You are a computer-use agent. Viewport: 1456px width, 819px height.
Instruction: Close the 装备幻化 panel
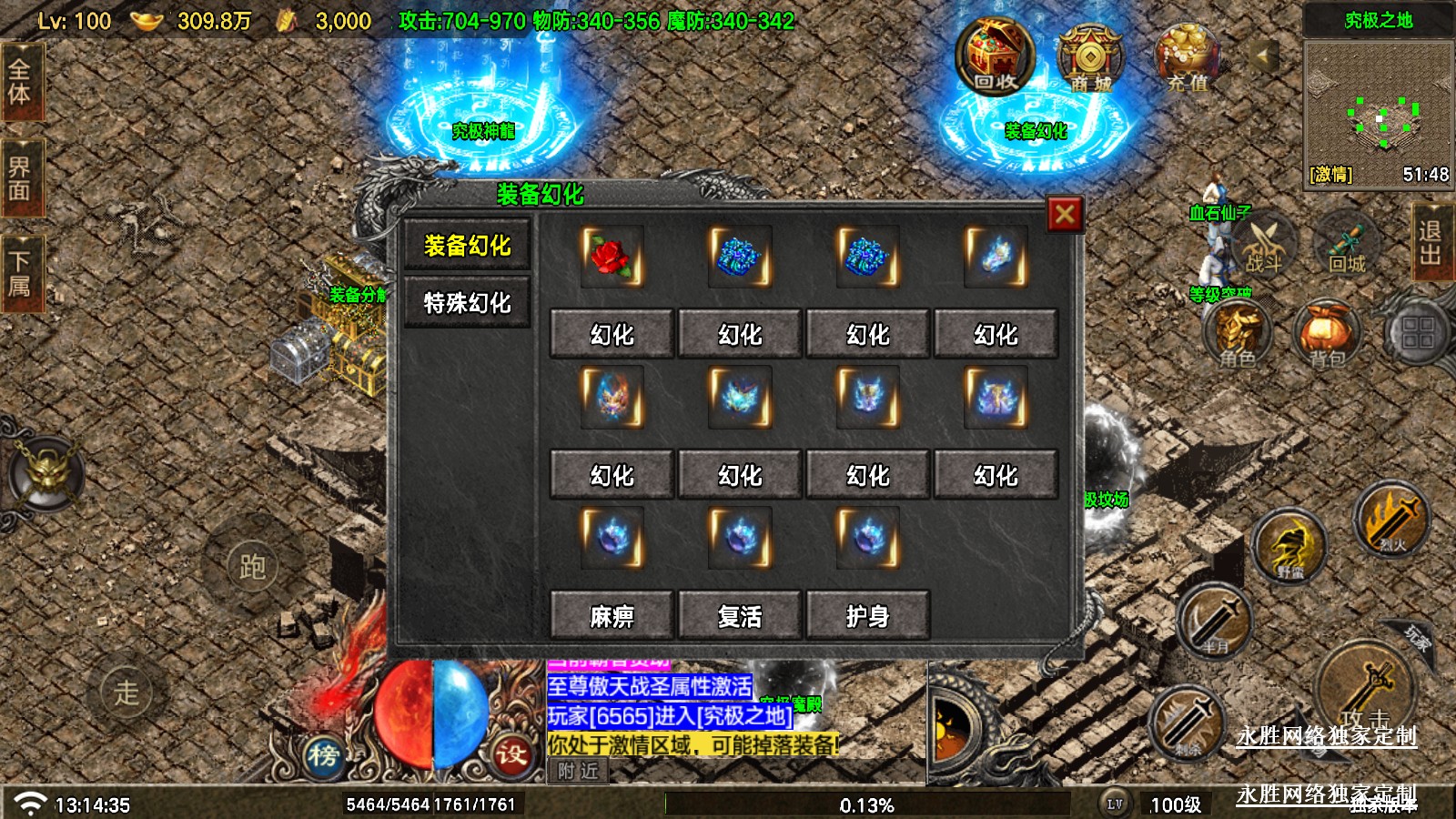1065,215
